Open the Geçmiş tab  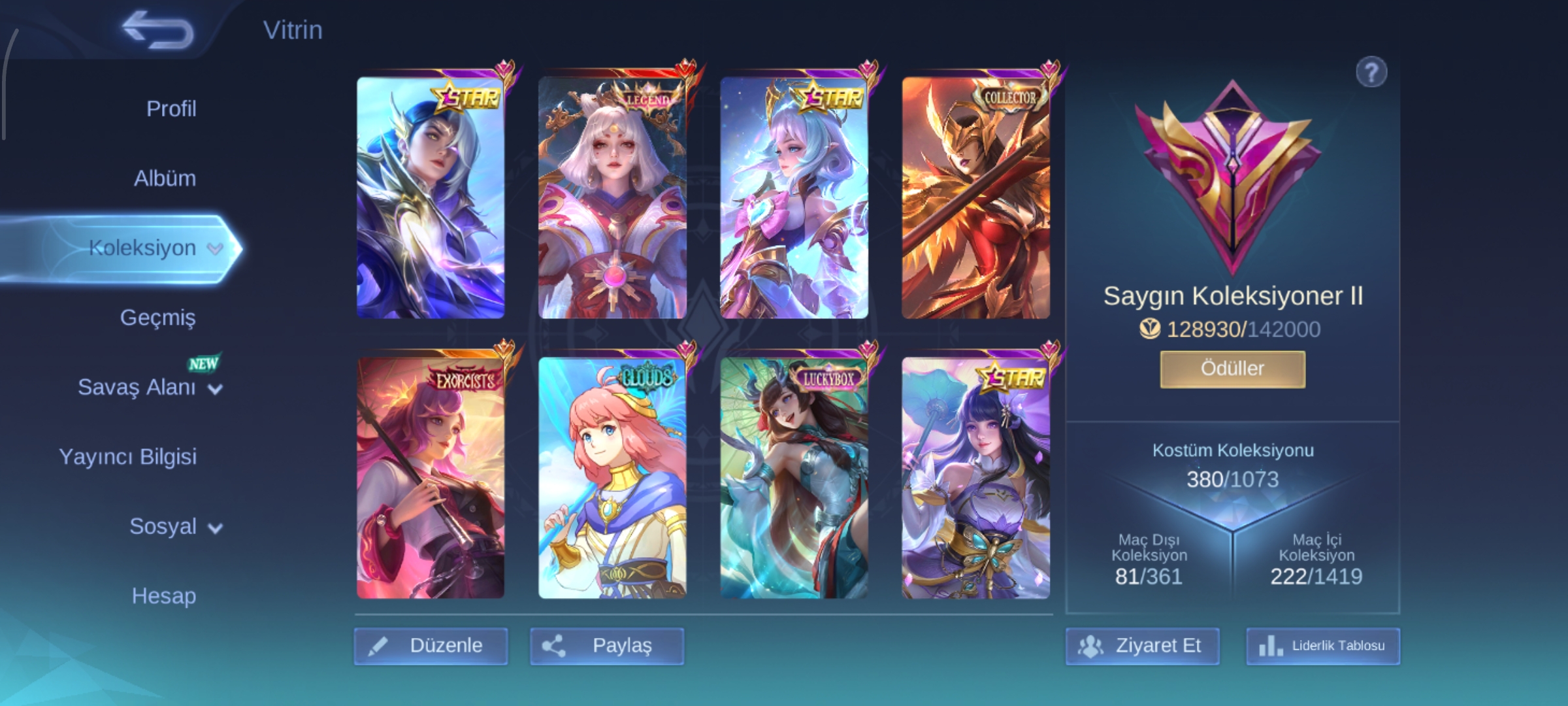pos(157,318)
